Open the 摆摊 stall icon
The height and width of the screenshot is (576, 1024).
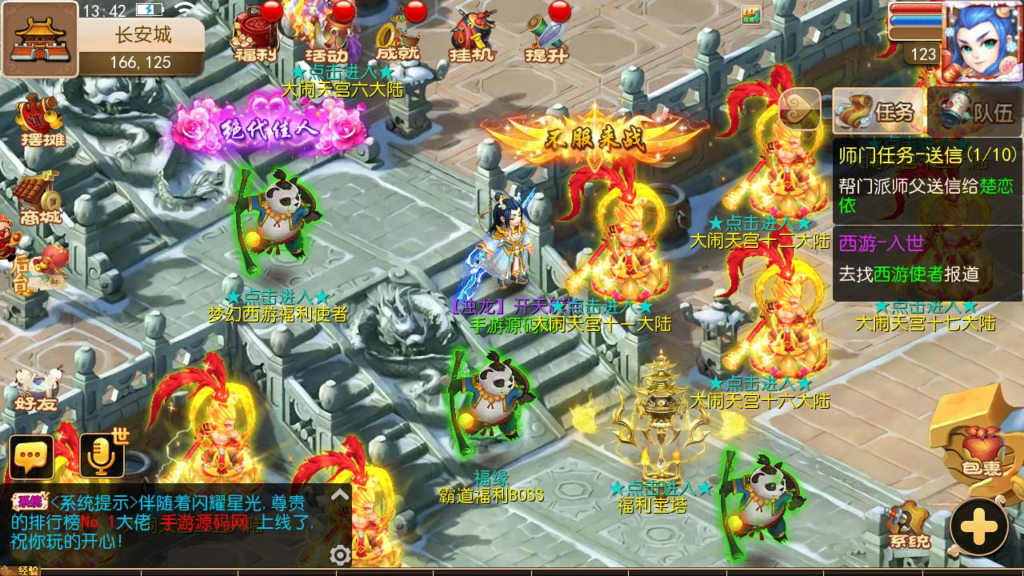(x=40, y=120)
